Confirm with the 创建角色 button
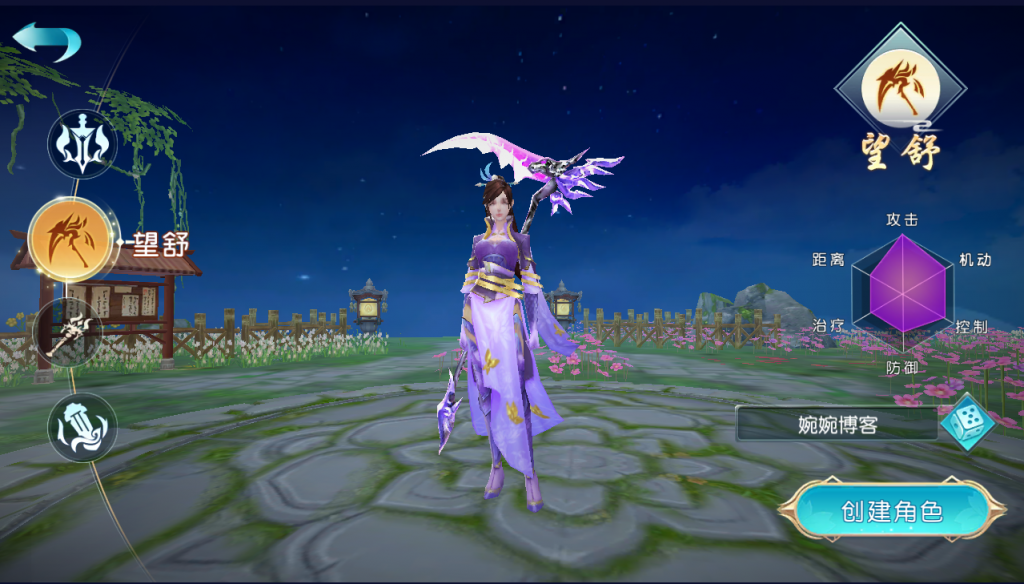Screen dimensions: 1024x584 (891, 512)
